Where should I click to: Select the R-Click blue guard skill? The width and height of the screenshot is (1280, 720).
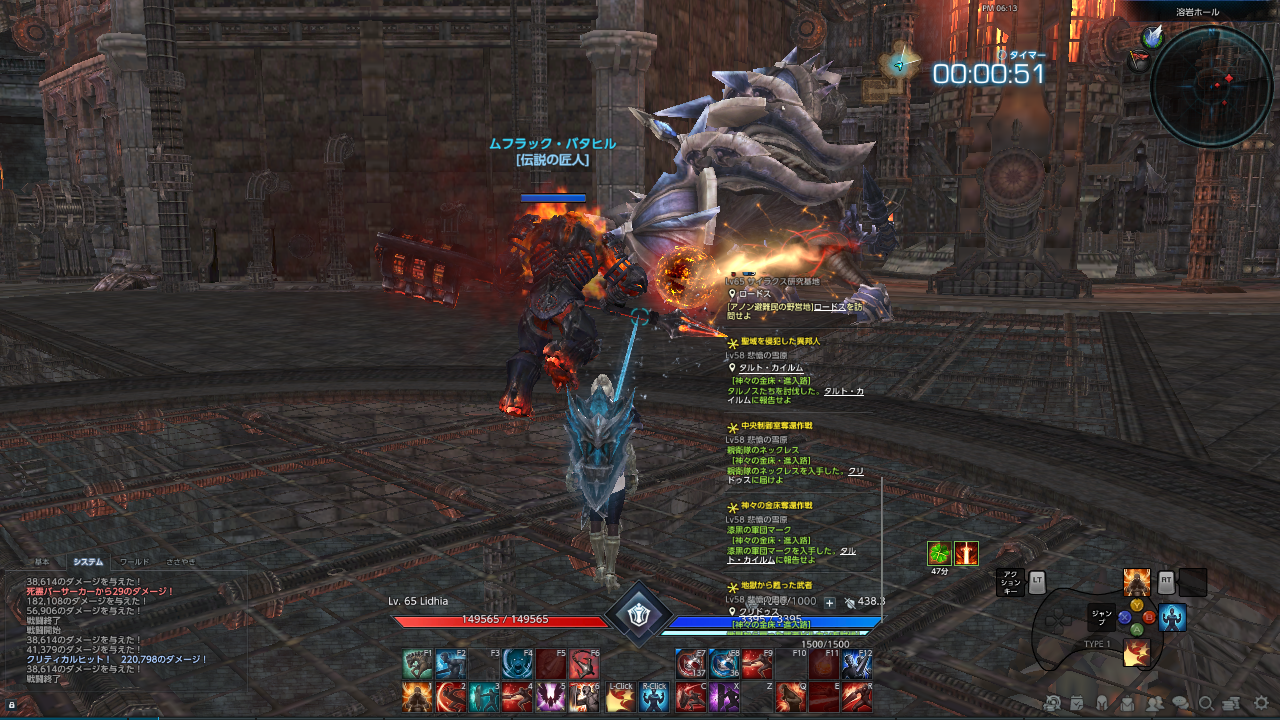pos(654,697)
